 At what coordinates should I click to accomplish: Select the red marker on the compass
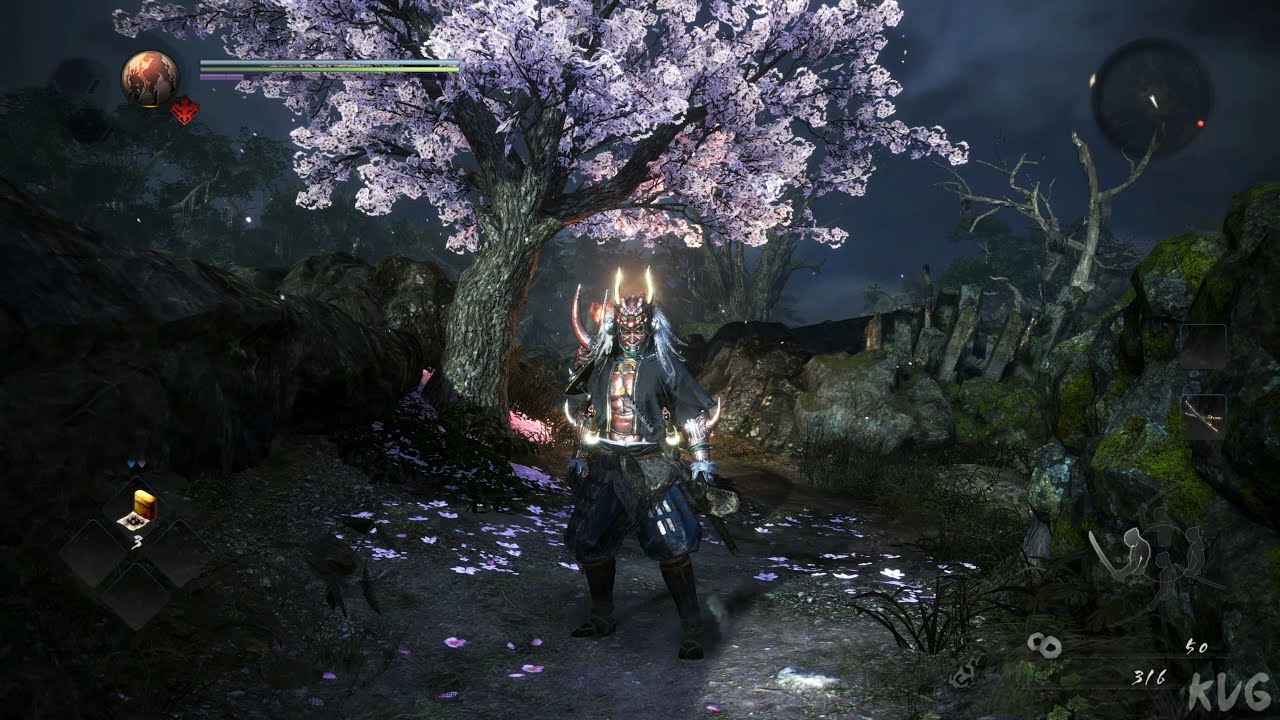pyautogui.click(x=1200, y=123)
